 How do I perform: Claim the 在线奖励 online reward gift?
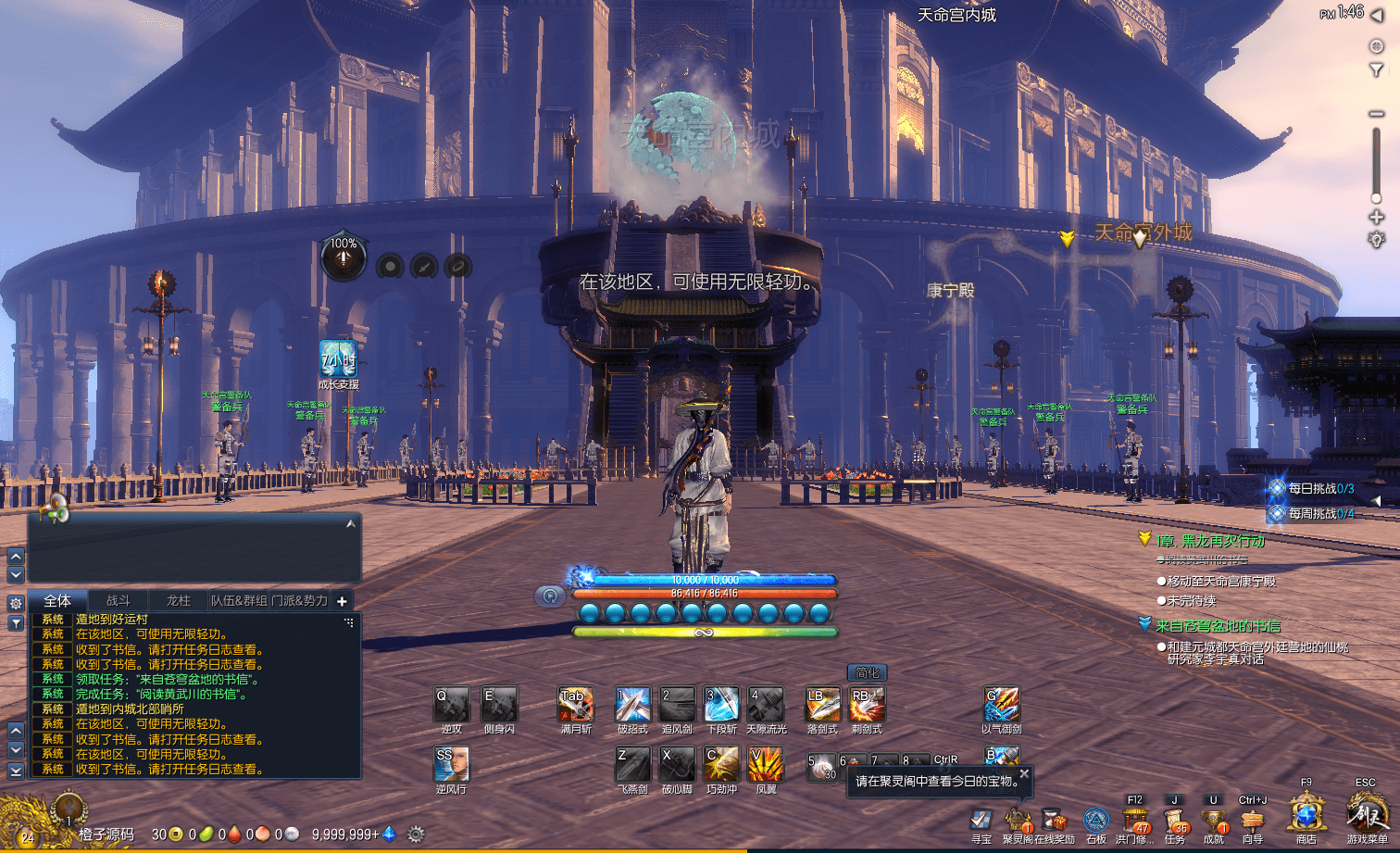[x=1055, y=821]
